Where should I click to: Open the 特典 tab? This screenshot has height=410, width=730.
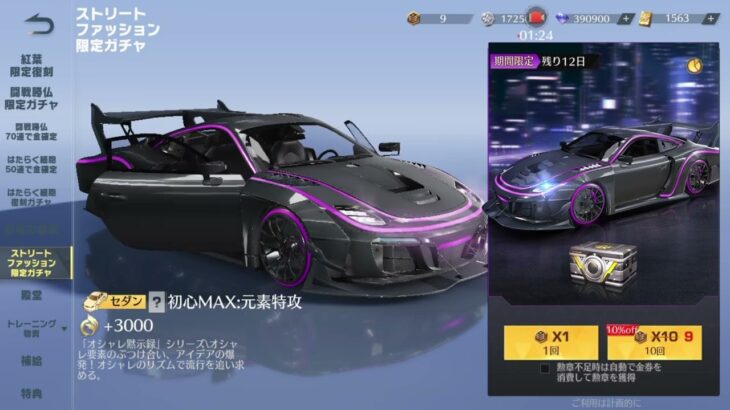coord(32,394)
